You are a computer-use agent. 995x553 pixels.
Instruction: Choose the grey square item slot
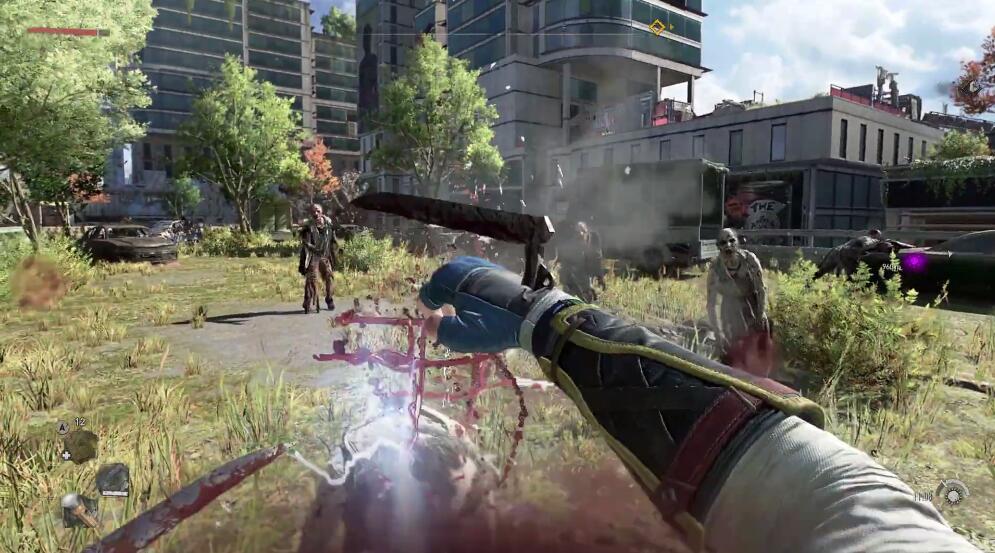point(113,479)
